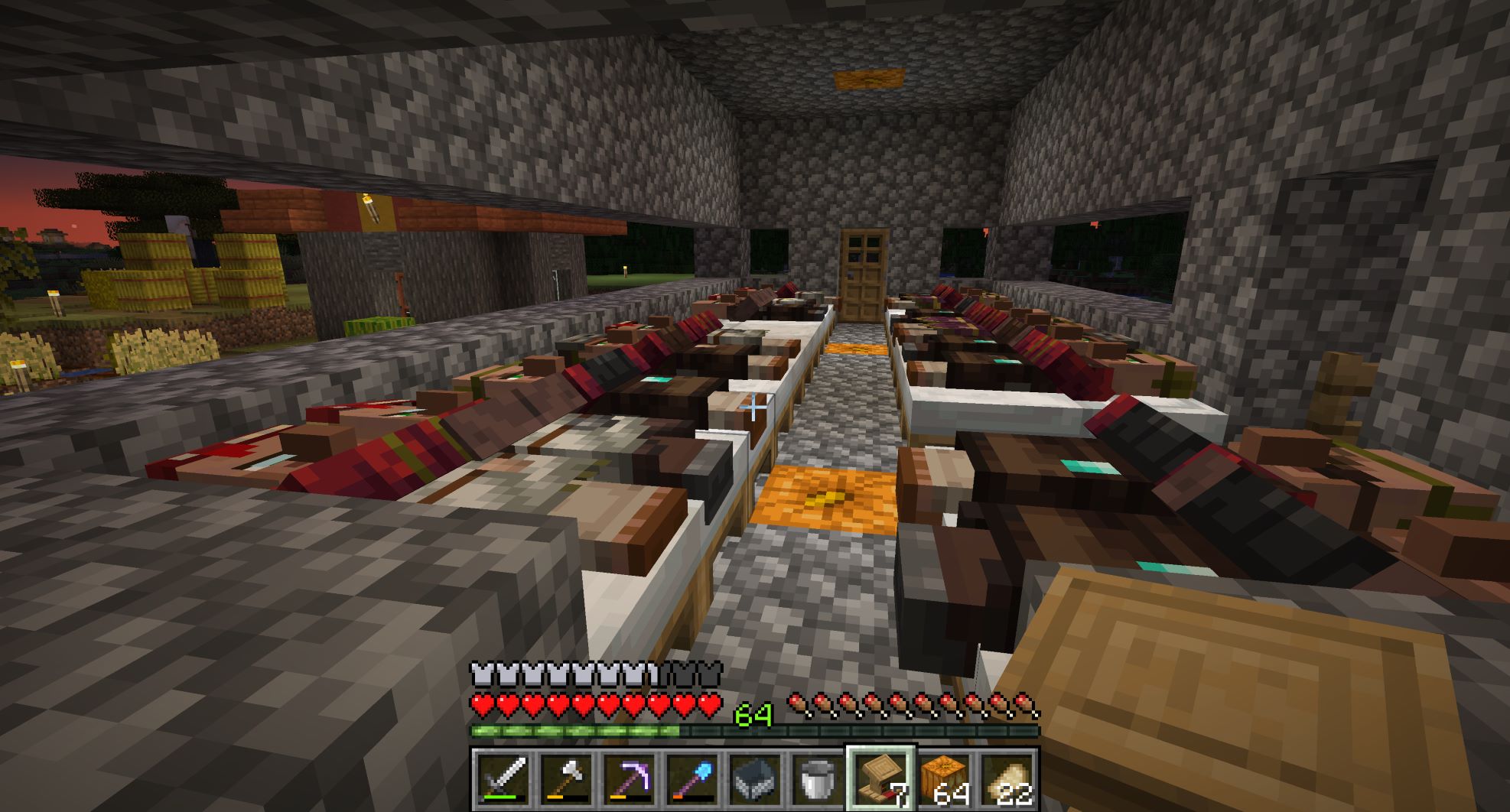The width and height of the screenshot is (1510, 812).
Task: Choose the pumpkin stack of 64
Action: pos(943,779)
